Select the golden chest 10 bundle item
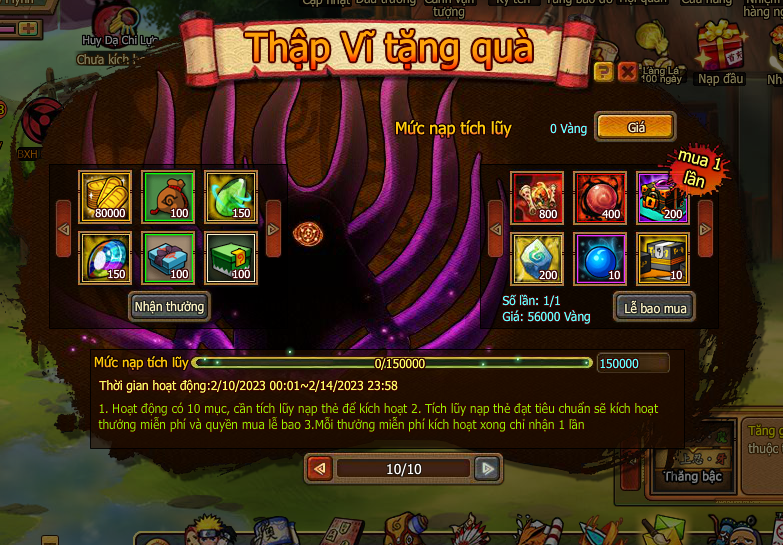This screenshot has width=783, height=545. tap(663, 259)
